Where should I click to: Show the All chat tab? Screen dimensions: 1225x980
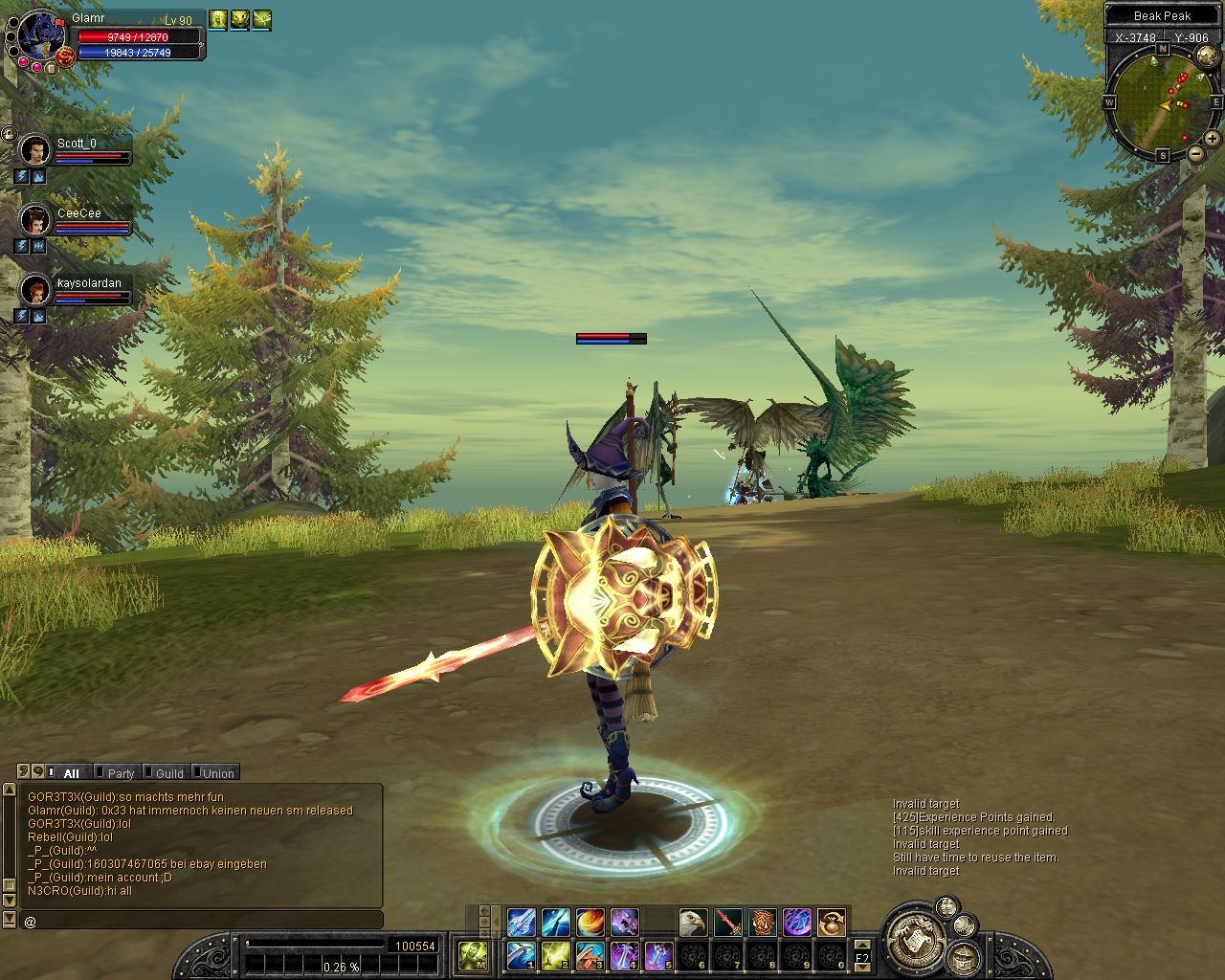click(x=71, y=773)
